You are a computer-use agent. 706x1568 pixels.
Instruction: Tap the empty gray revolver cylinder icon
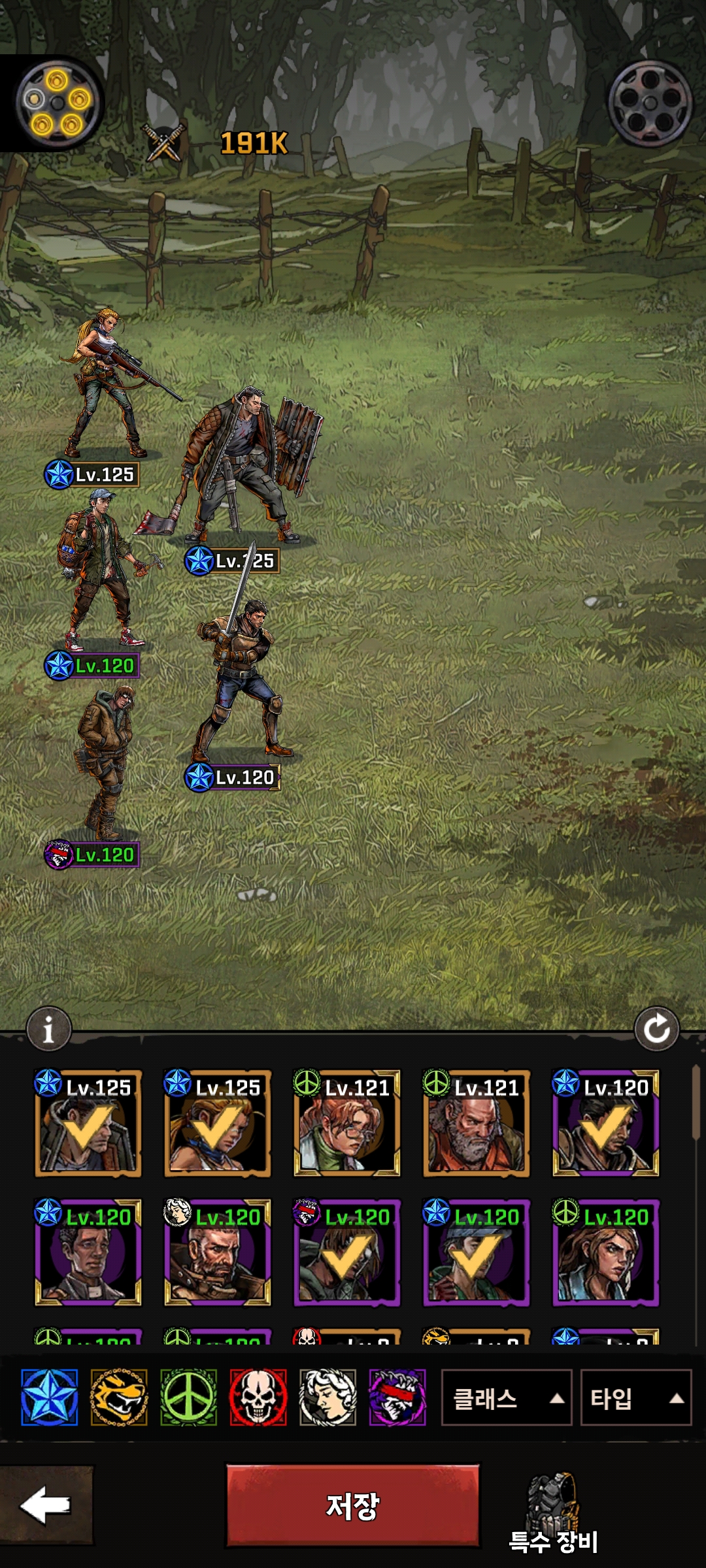[650, 103]
